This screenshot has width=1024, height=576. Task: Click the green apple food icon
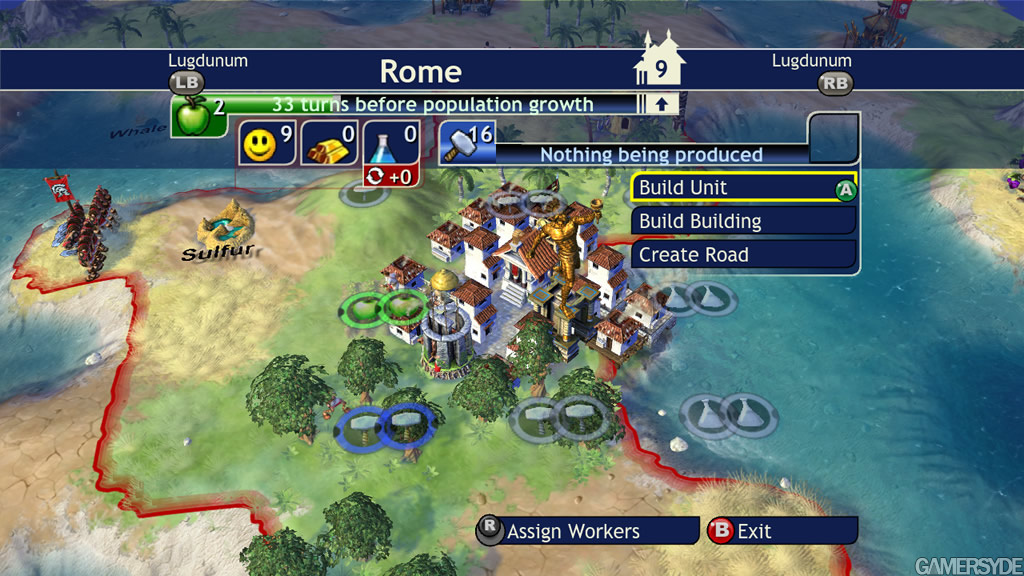(x=192, y=115)
